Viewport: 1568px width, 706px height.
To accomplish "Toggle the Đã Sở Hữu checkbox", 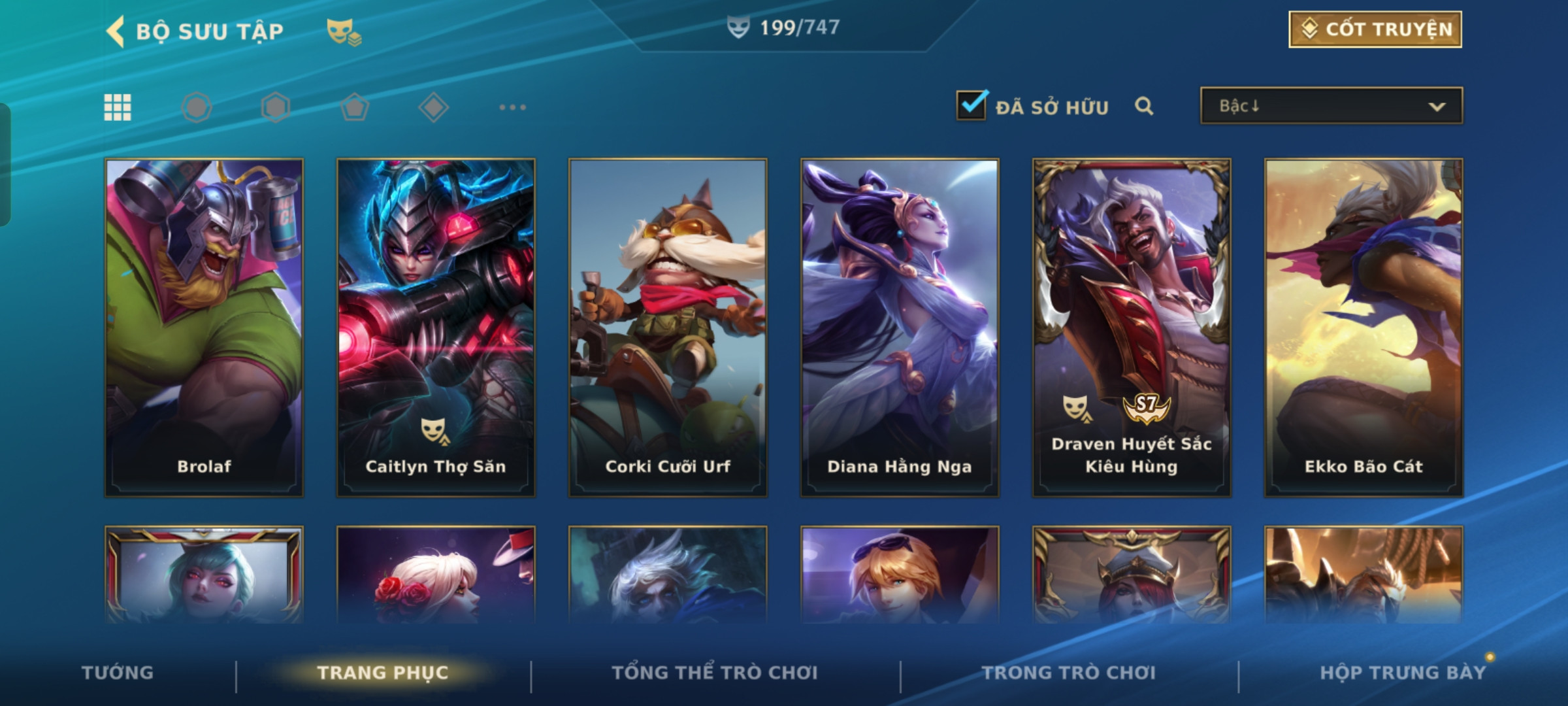I will click(x=971, y=105).
